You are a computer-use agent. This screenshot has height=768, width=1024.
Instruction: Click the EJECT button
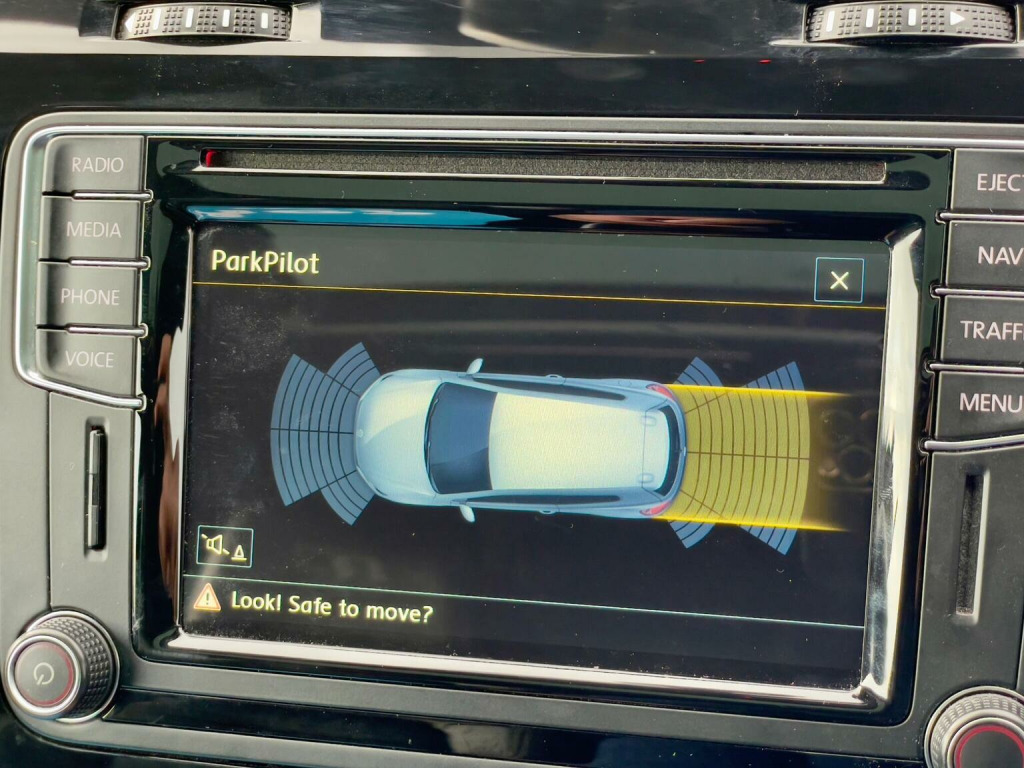995,182
